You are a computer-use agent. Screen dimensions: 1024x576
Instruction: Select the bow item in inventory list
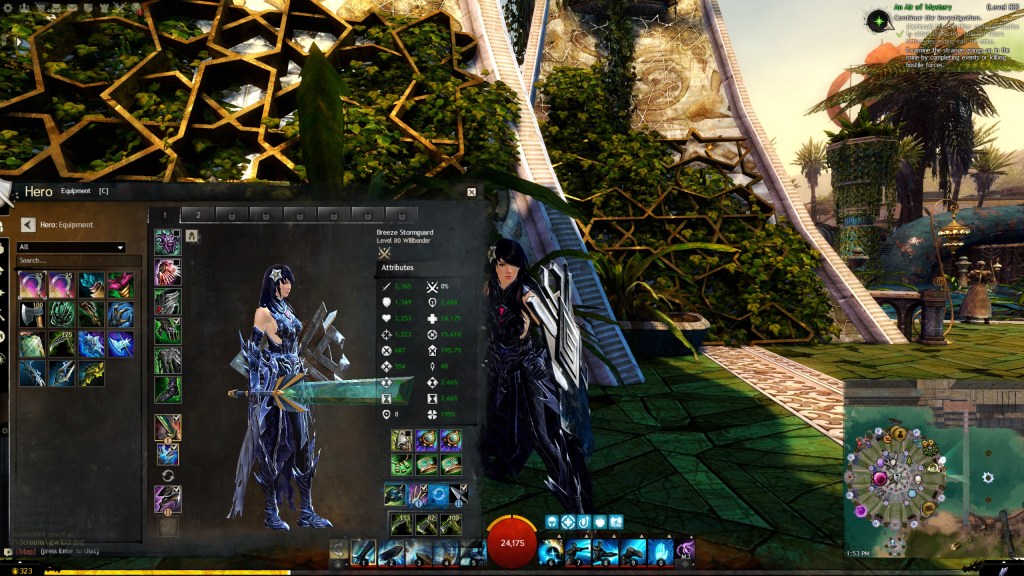[33, 373]
